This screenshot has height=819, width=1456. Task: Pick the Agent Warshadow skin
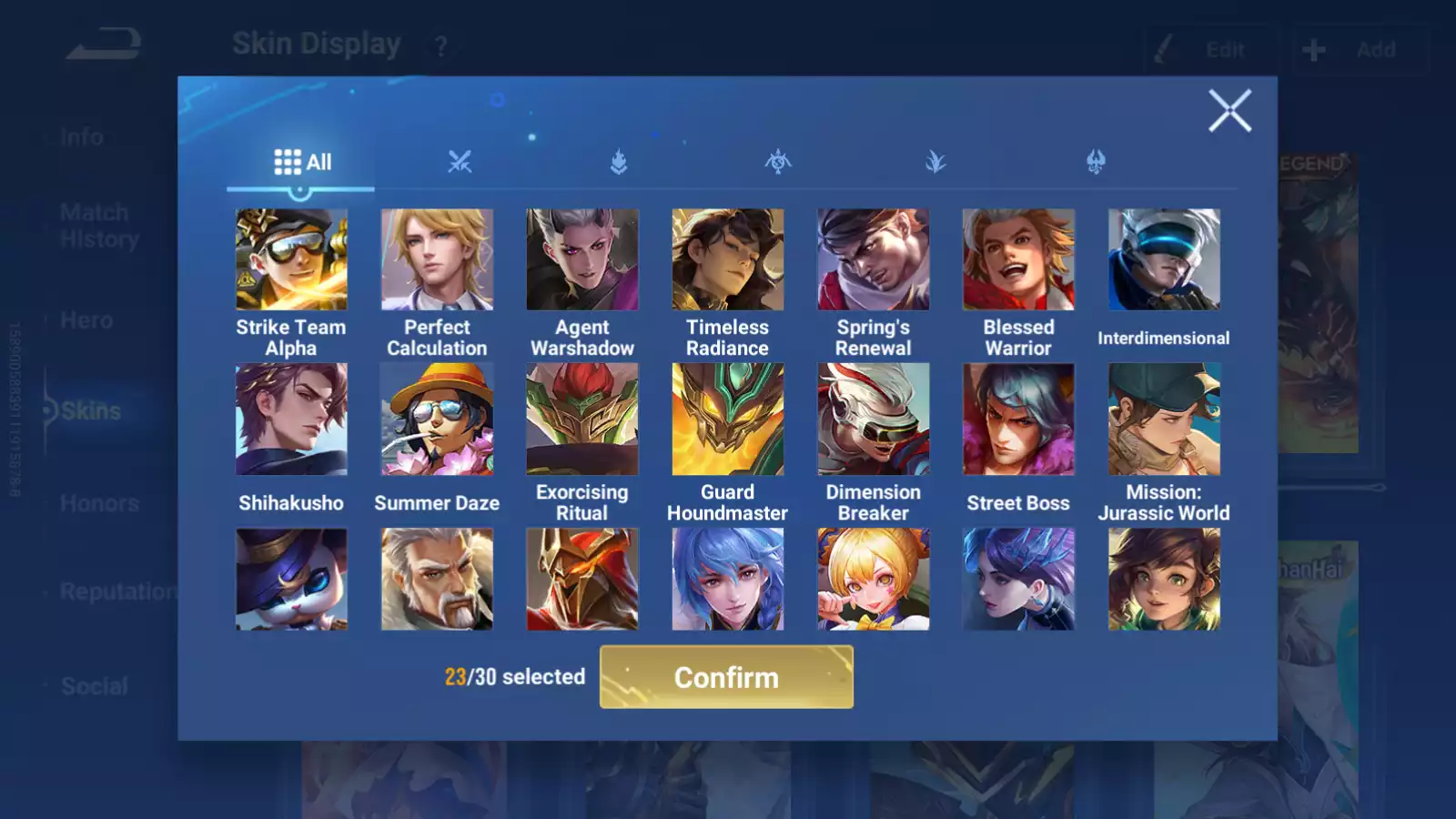coord(582,260)
